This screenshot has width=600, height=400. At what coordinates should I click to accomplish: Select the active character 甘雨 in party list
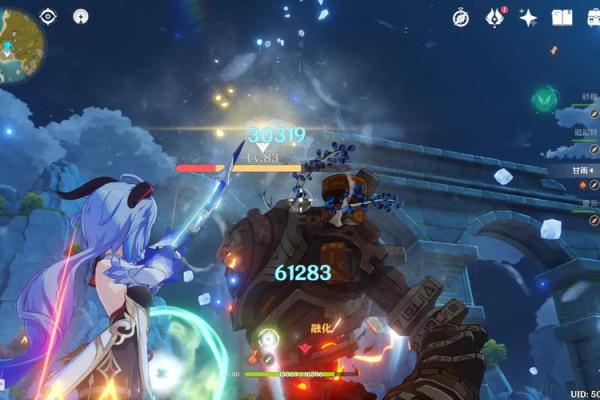(580, 170)
